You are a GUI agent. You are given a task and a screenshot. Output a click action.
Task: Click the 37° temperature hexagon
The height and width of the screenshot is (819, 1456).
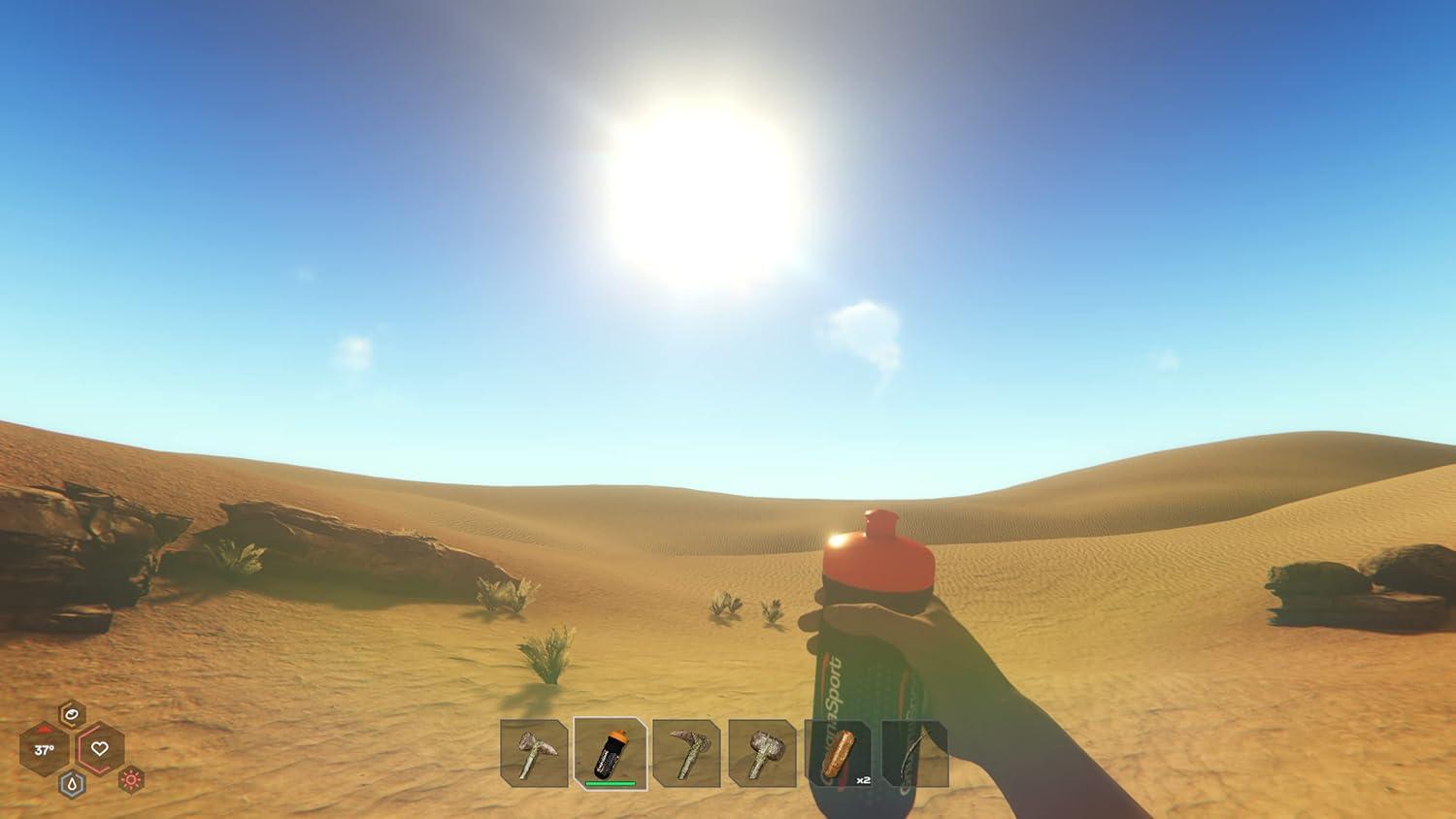click(45, 750)
